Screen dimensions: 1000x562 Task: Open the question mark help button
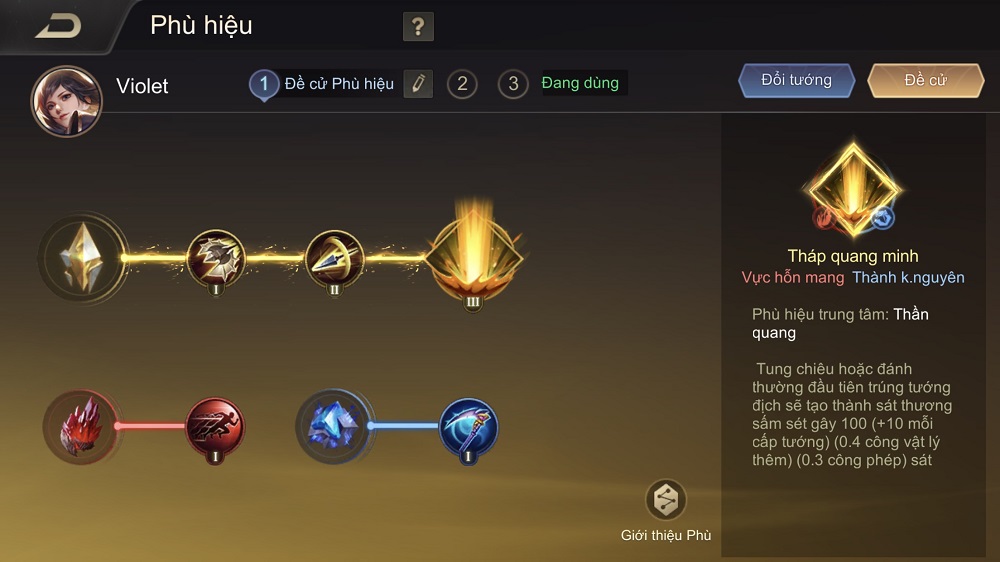pyautogui.click(x=418, y=27)
